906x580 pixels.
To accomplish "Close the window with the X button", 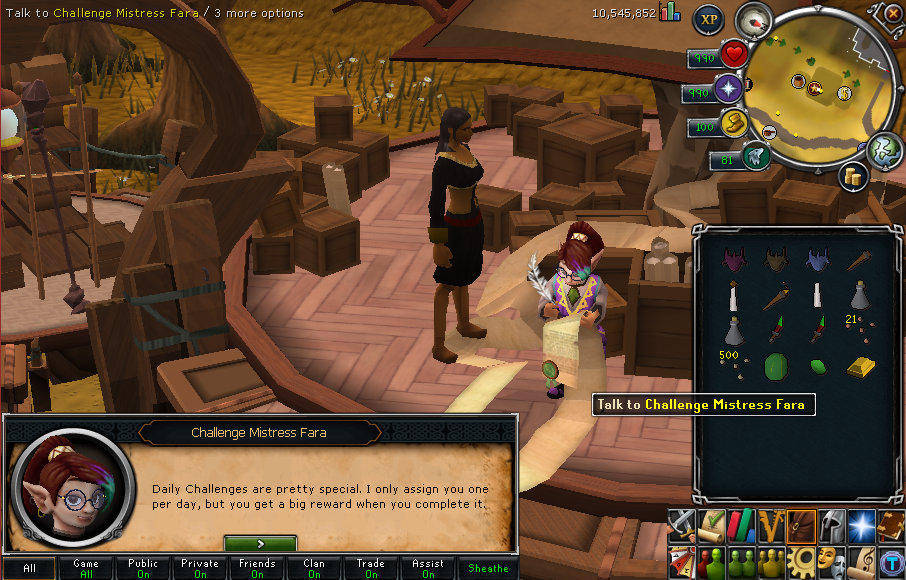I will [x=894, y=13].
